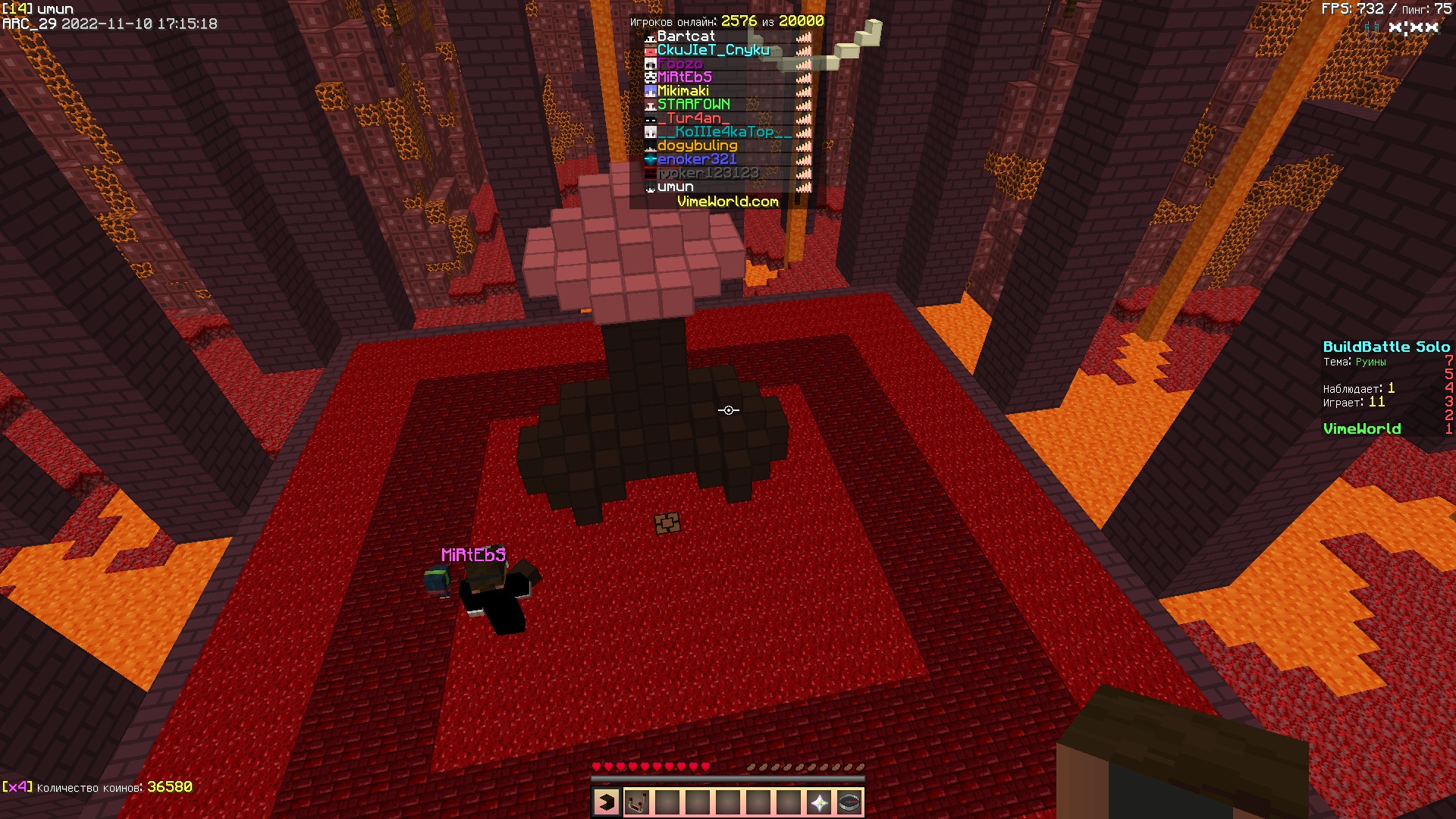Viewport: 1456px width, 819px height.
Task: Select enoker321 from the player list
Action: (697, 159)
